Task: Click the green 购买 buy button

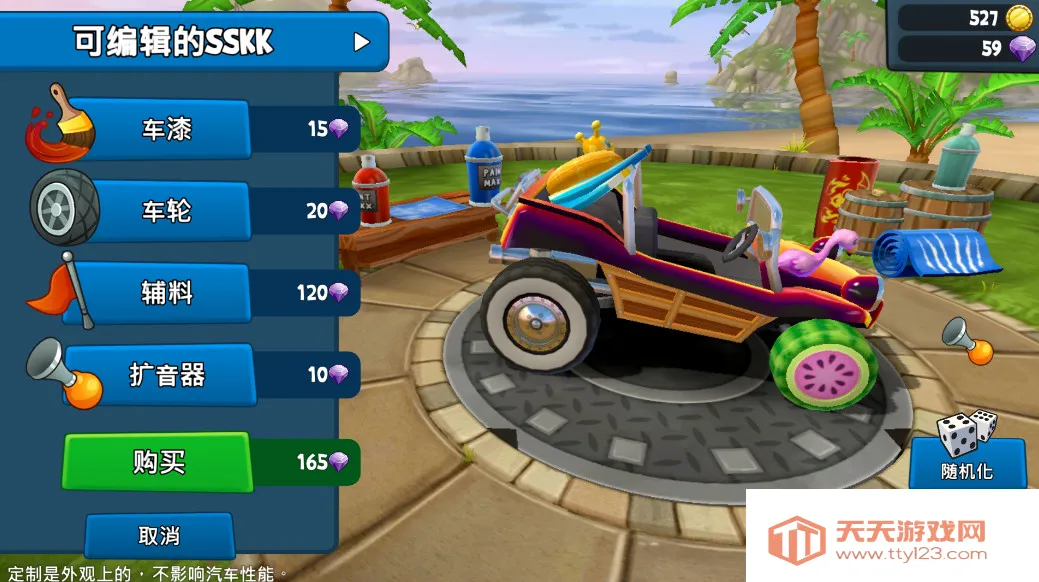Action: coord(158,462)
